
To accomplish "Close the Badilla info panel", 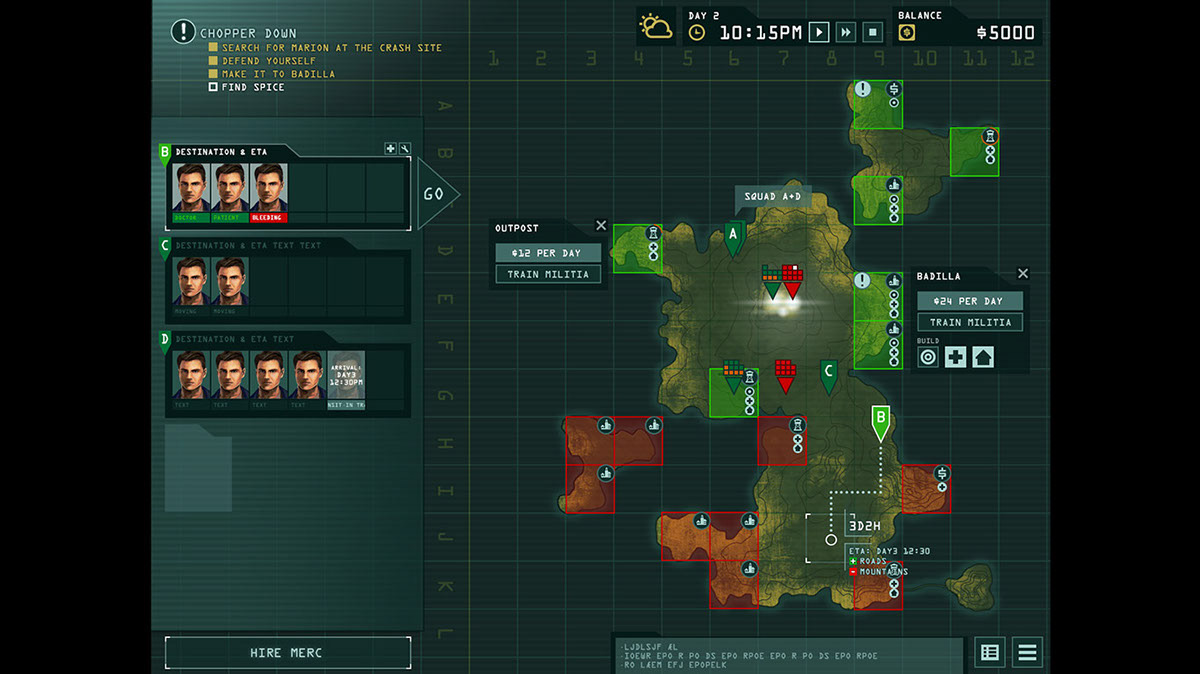I will click(x=1023, y=274).
